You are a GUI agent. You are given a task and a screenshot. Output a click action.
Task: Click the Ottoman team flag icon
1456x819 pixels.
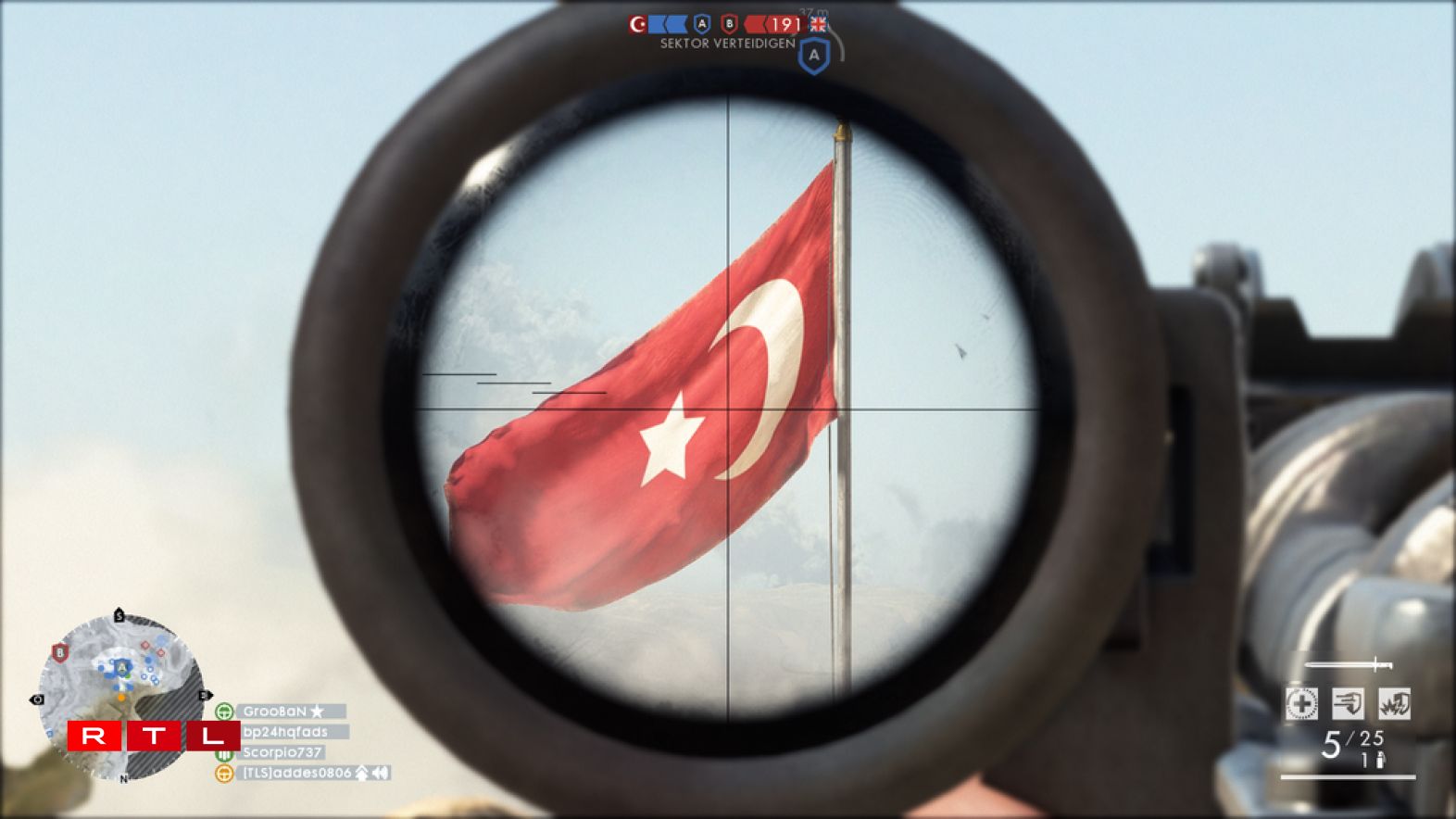637,24
